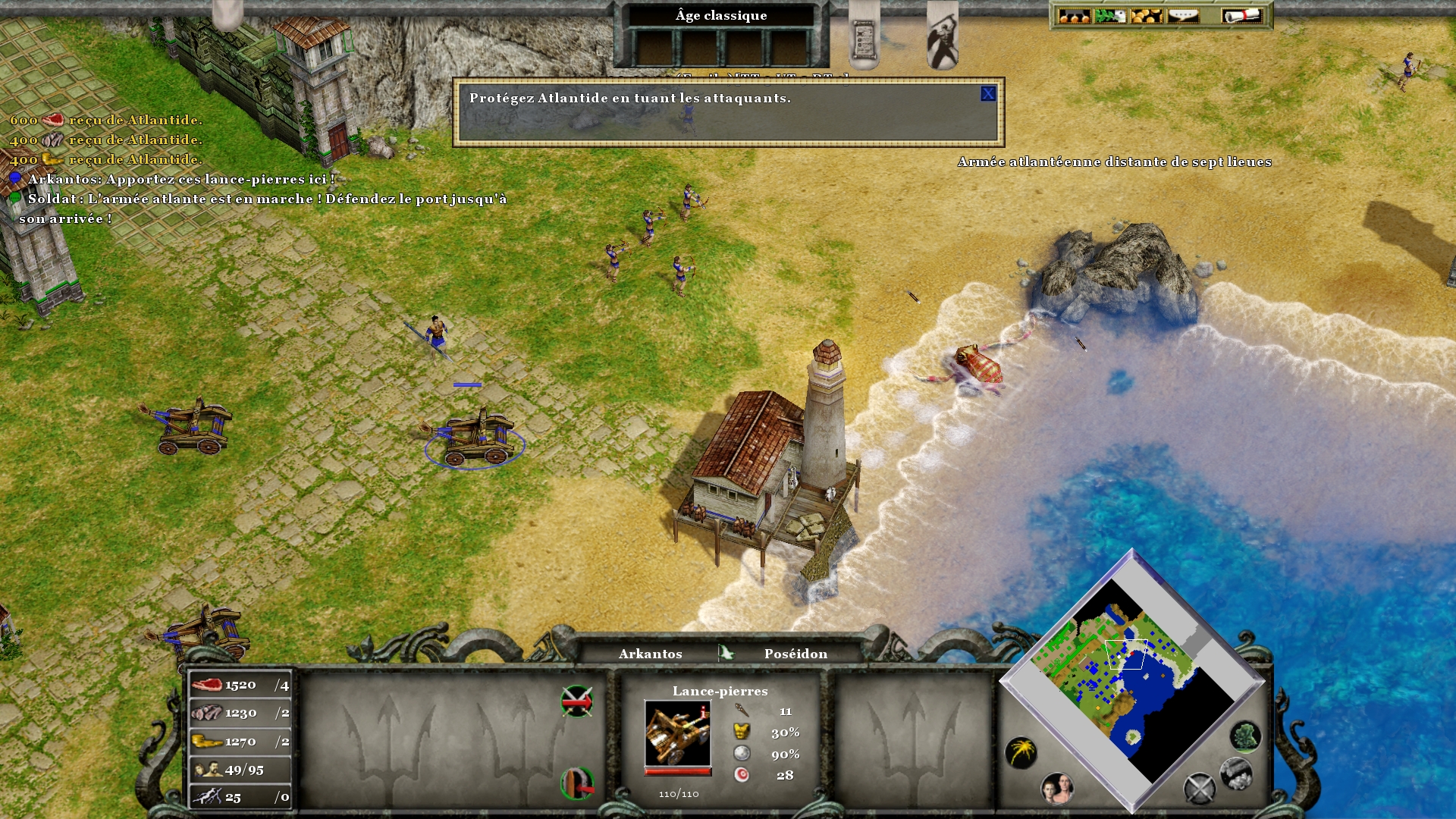The image size is (1456, 819).
Task: Click the population counter icon
Action: (207, 770)
